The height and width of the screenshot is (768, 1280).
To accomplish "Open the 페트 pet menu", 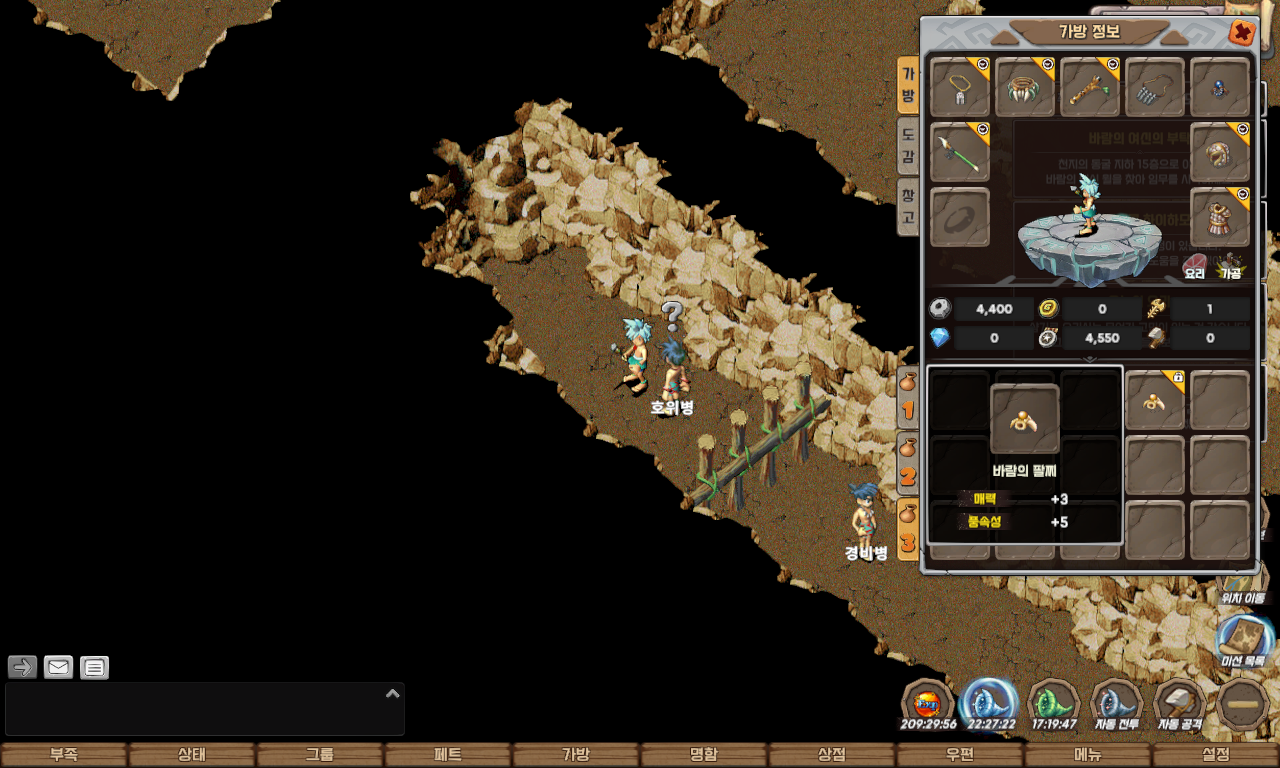I will (448, 755).
